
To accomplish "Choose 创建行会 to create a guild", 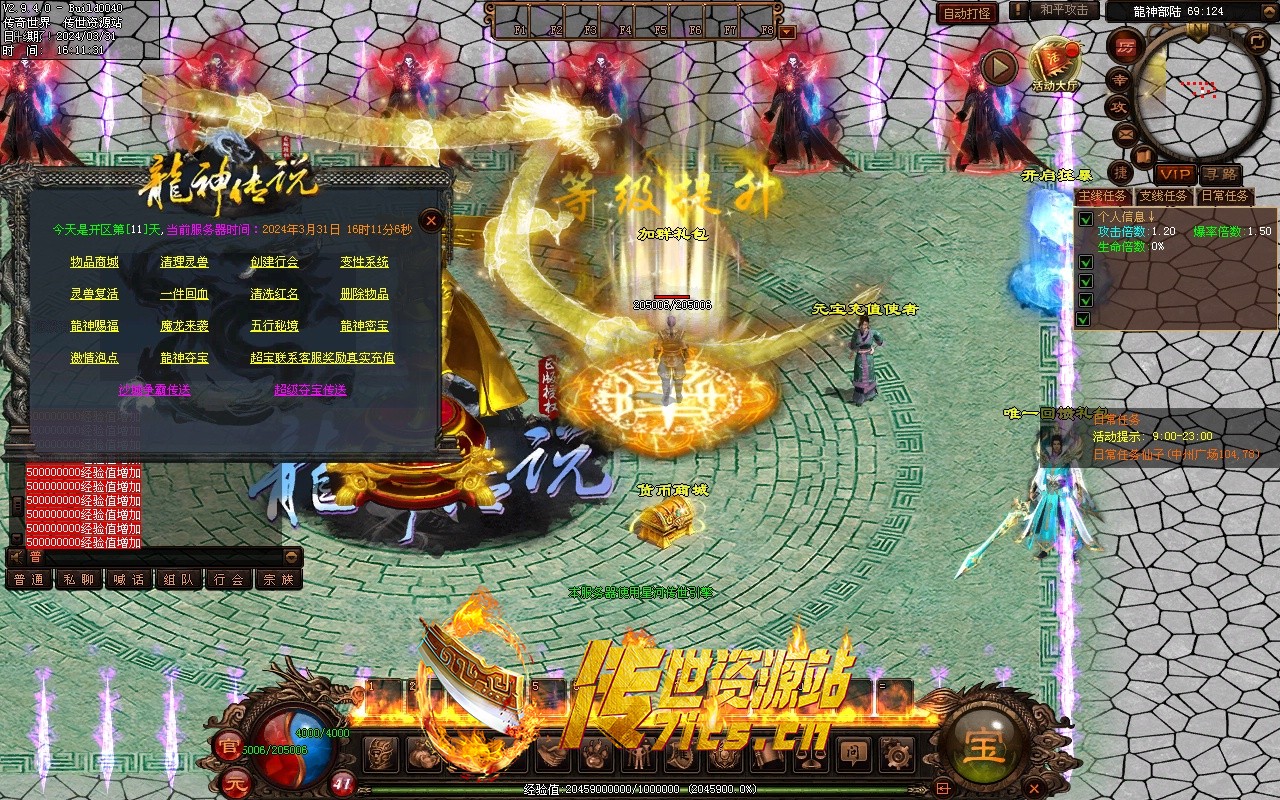I will [274, 262].
